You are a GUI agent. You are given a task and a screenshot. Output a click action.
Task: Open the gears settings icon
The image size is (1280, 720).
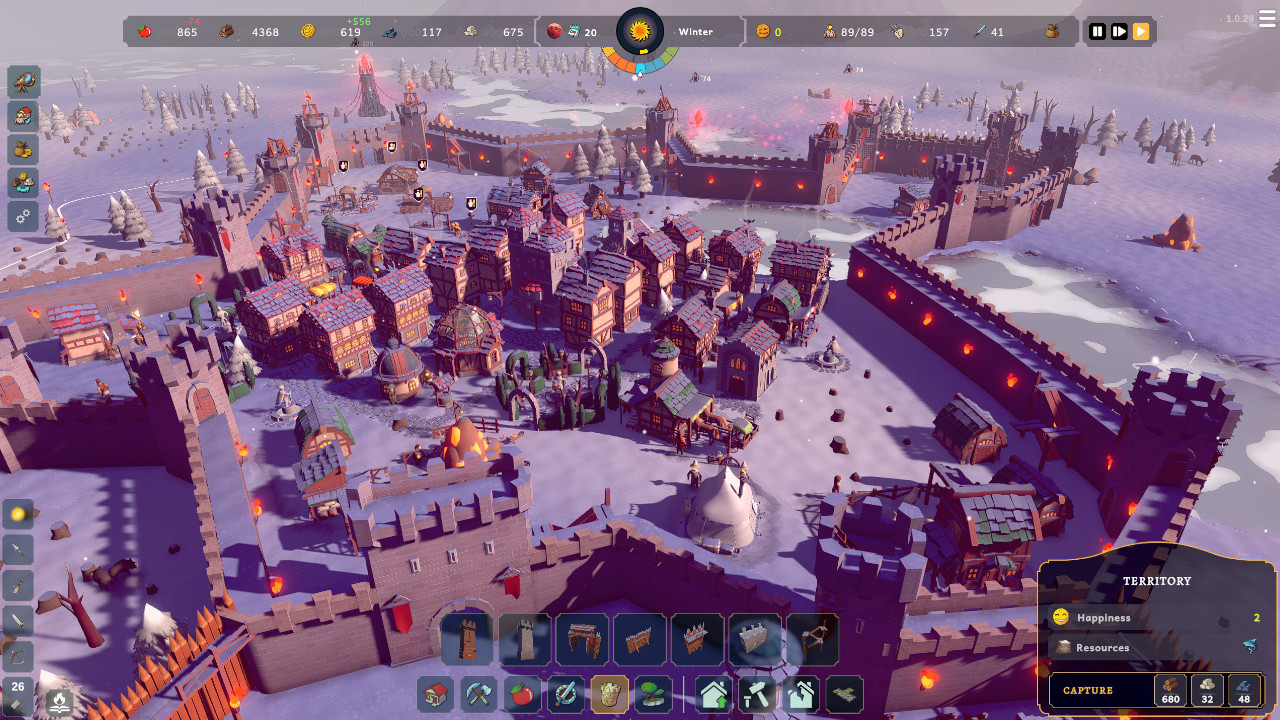[24, 216]
